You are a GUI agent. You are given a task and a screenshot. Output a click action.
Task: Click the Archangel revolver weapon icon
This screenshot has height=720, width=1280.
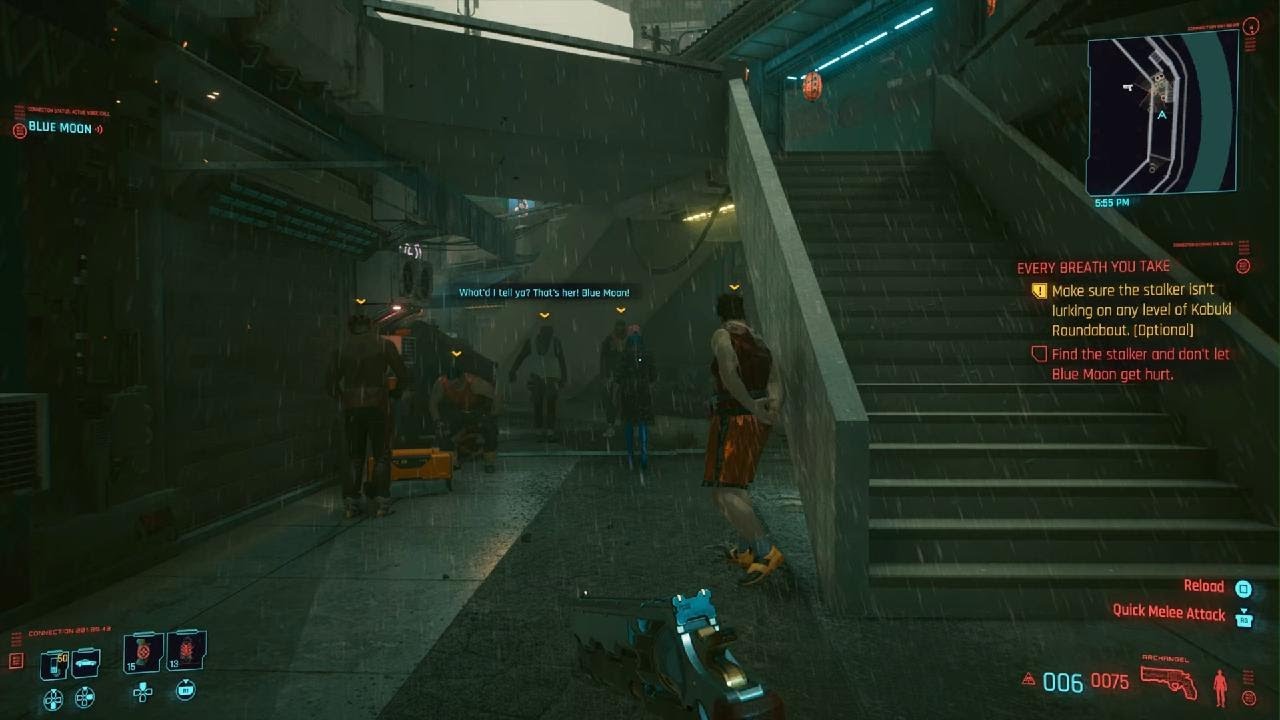[x=1168, y=680]
